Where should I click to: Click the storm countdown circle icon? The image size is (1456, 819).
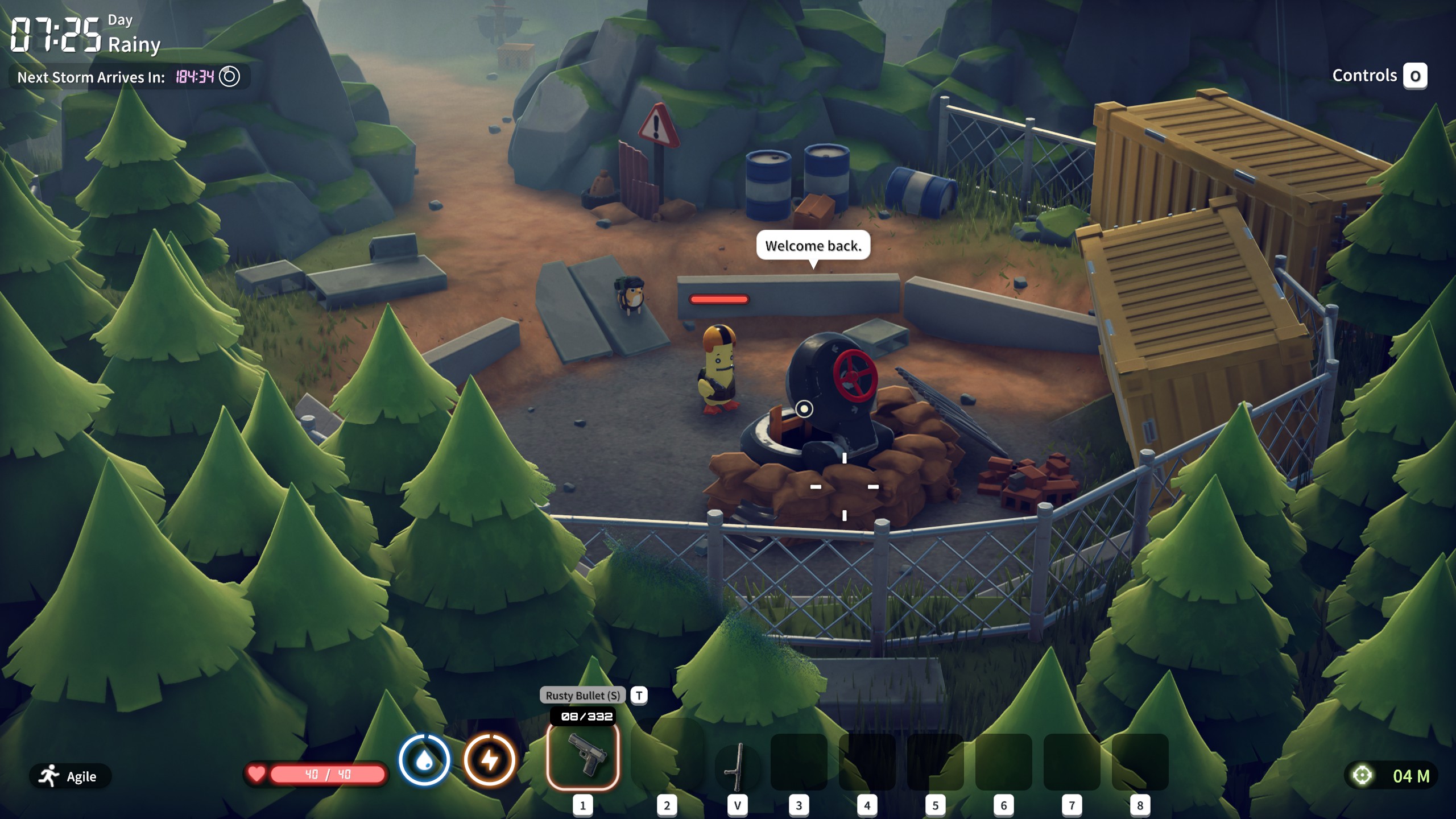pyautogui.click(x=230, y=76)
